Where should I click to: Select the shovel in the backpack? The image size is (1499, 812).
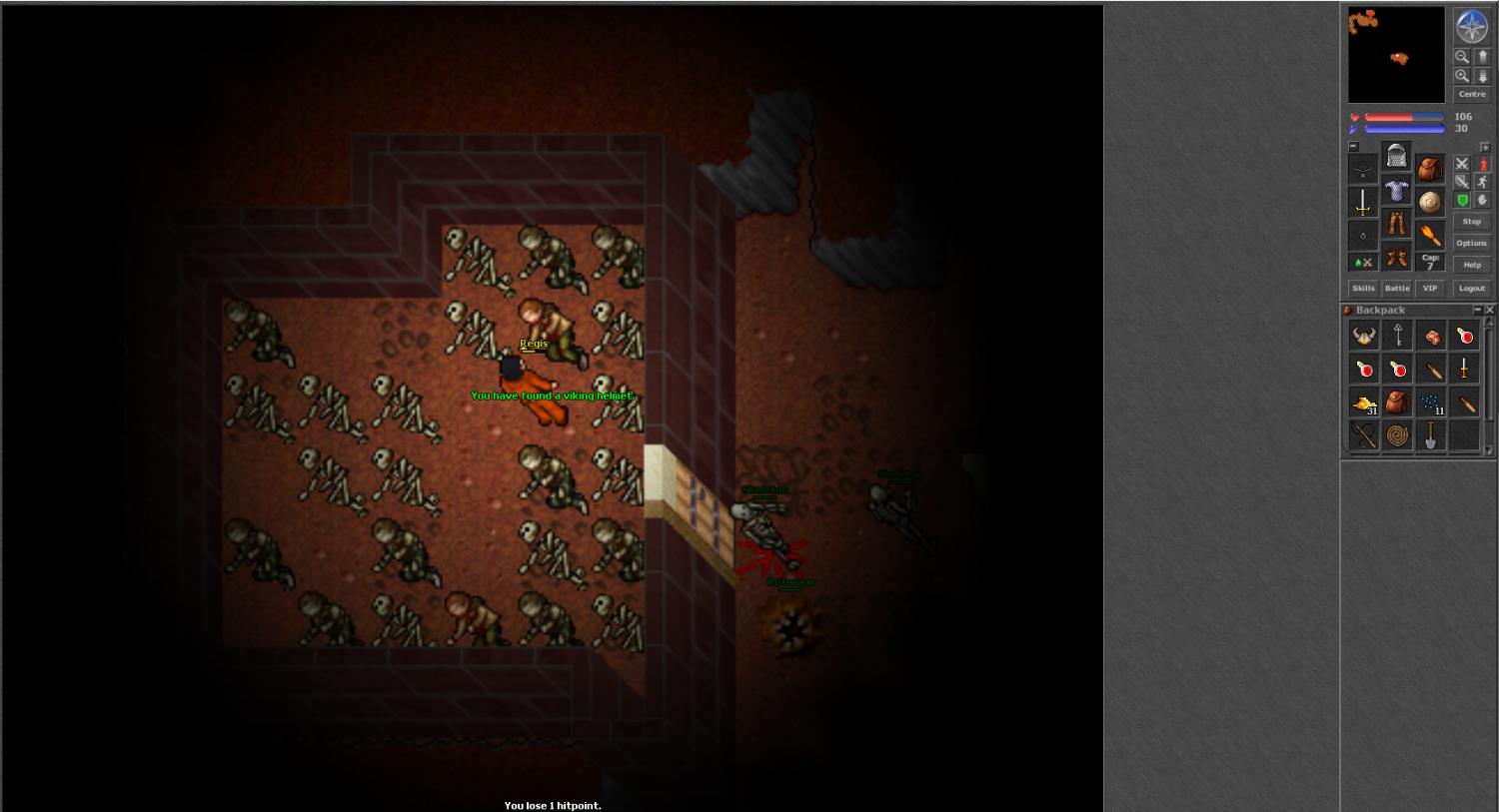click(1431, 436)
